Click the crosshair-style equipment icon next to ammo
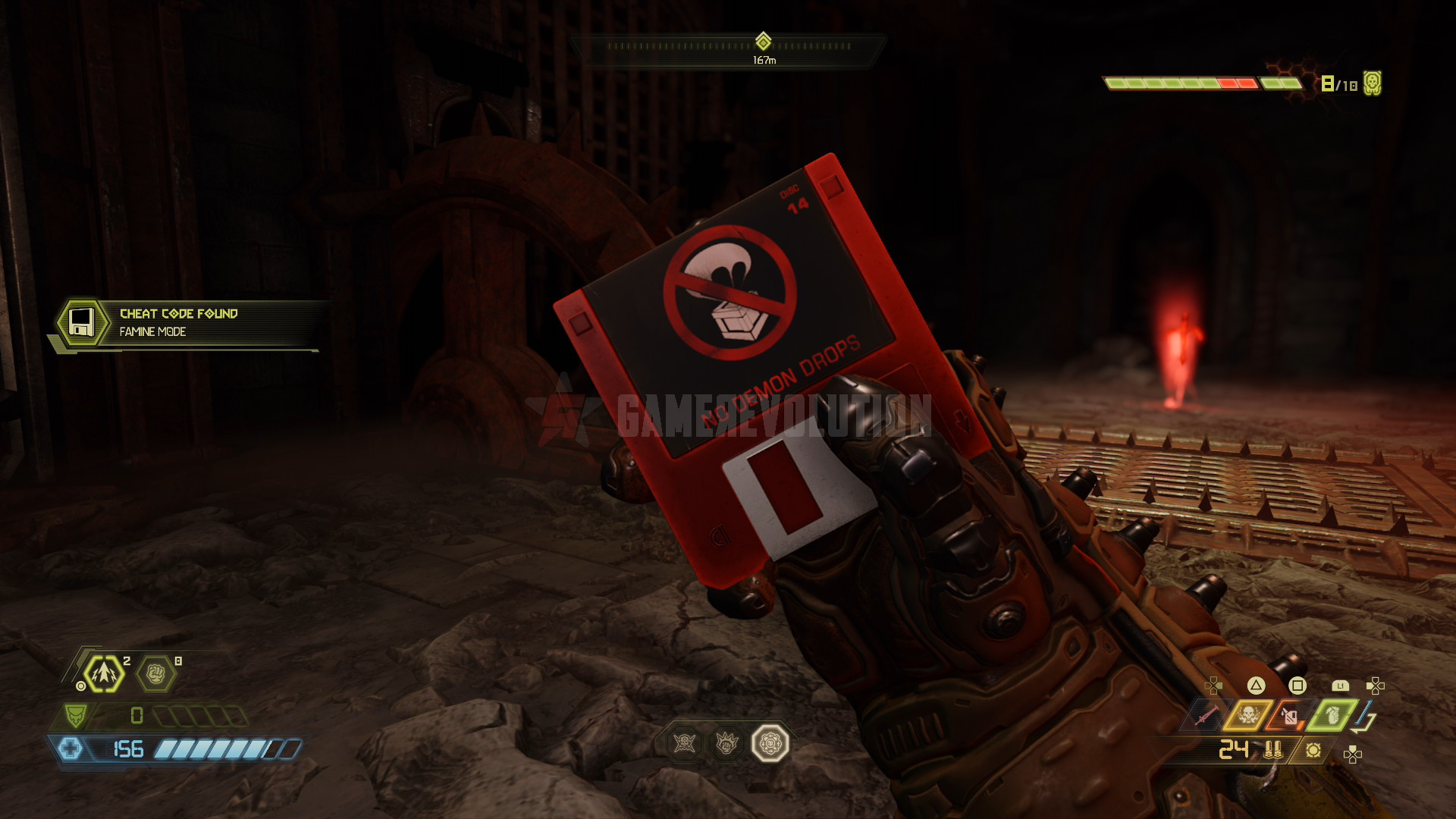Image resolution: width=1456 pixels, height=819 pixels. 1313,751
